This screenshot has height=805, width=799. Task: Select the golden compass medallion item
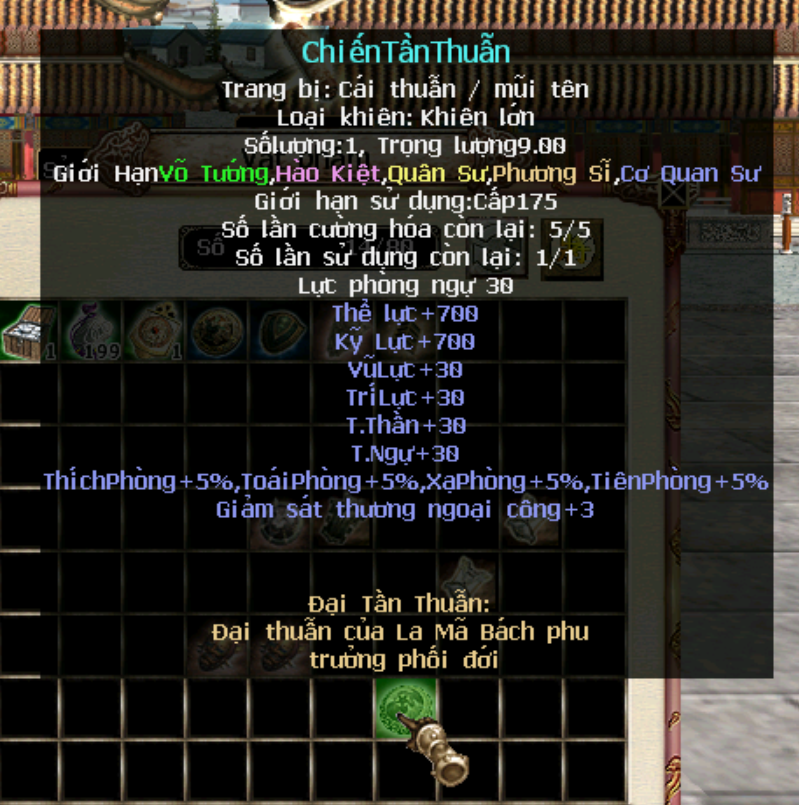(x=154, y=331)
